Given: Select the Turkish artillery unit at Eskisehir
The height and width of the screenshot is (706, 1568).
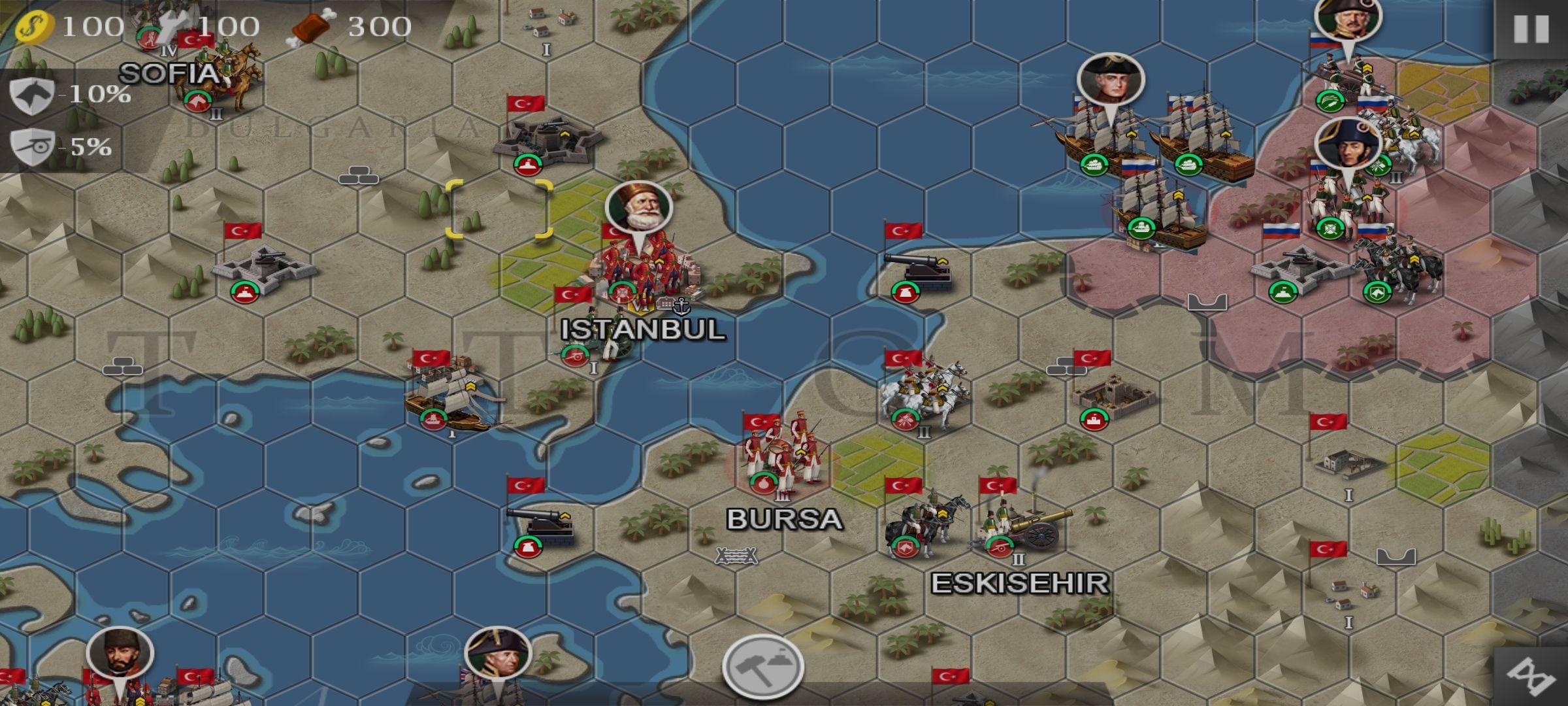Looking at the screenshot, I should tap(1026, 526).
